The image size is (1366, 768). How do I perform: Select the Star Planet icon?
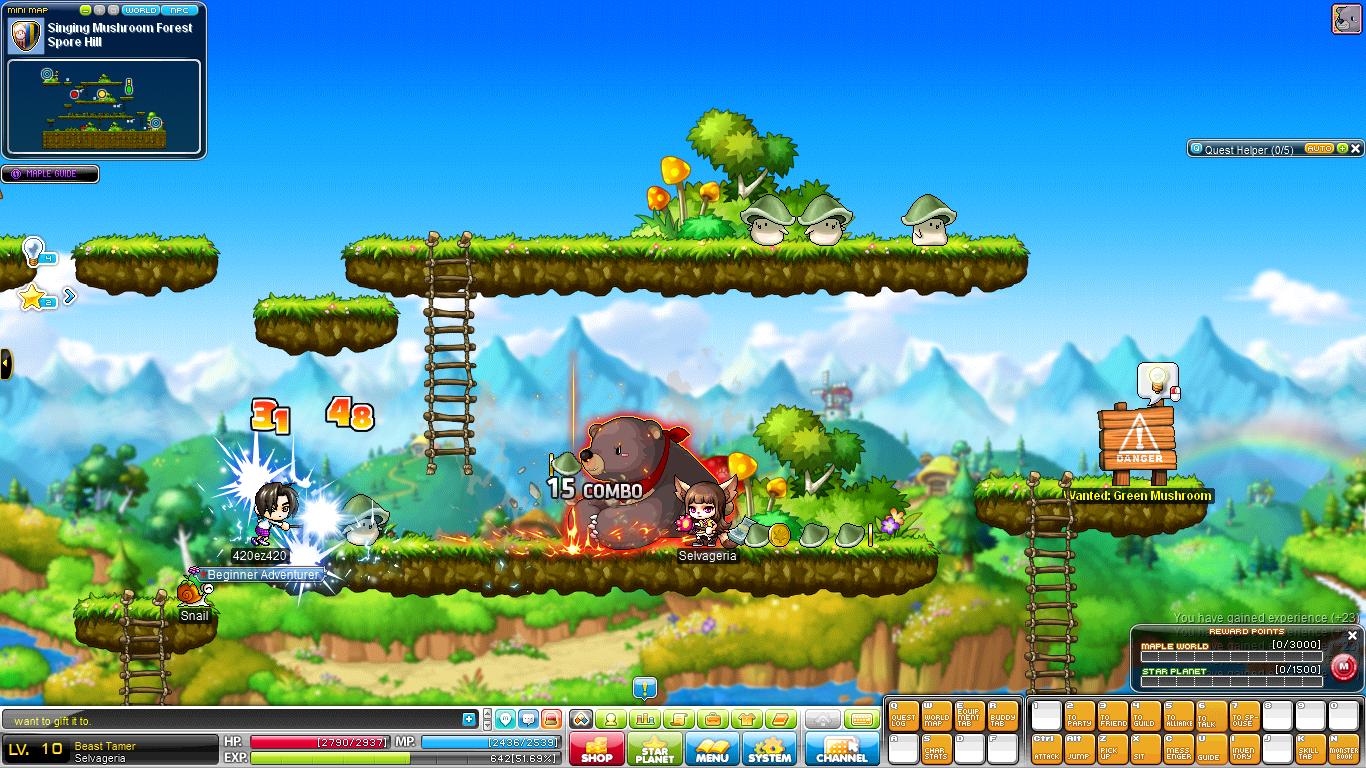[x=655, y=750]
